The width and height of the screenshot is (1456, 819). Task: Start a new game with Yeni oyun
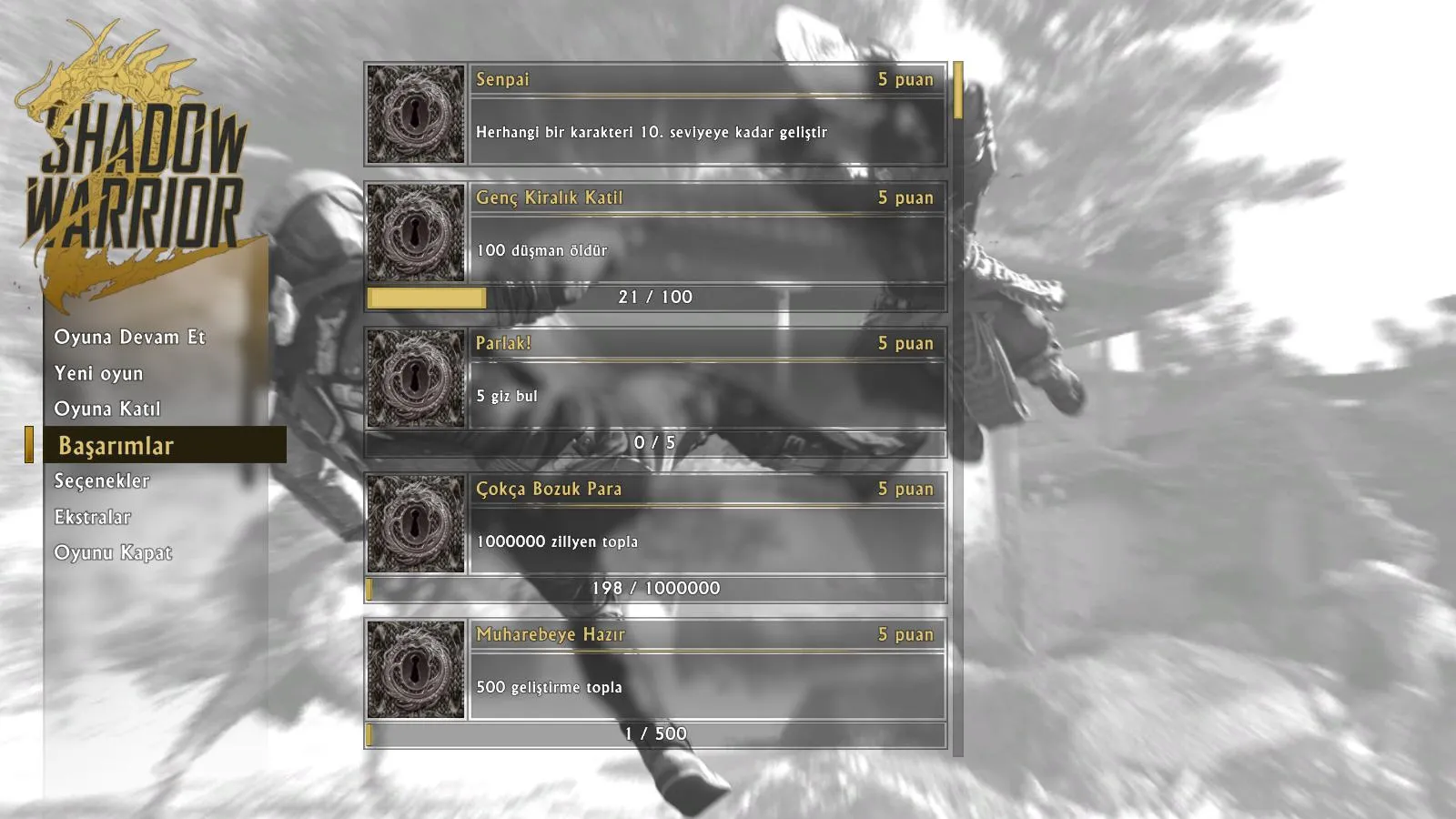click(x=98, y=373)
